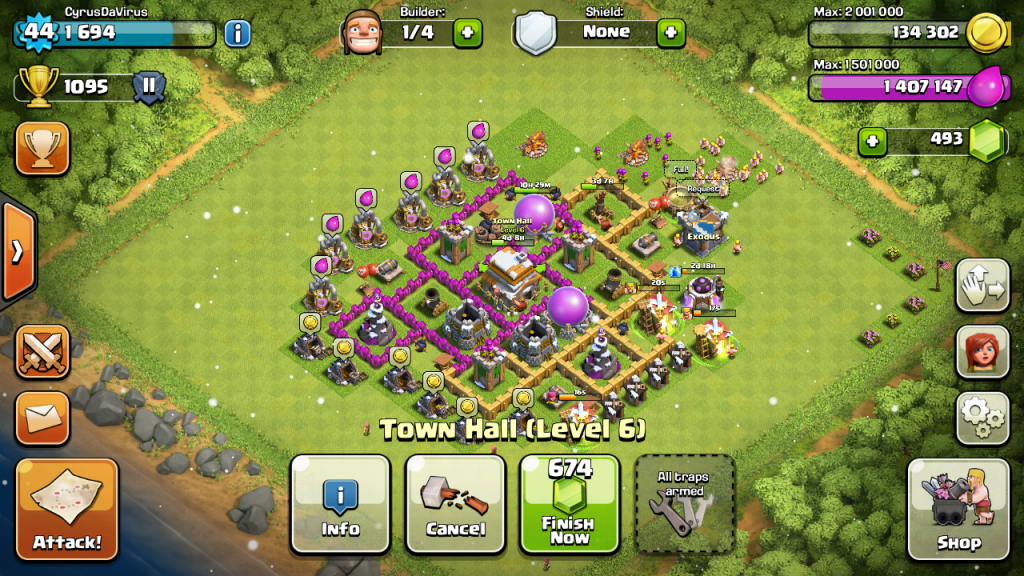
Task: Open the trophy leaderboard button
Action: point(42,148)
